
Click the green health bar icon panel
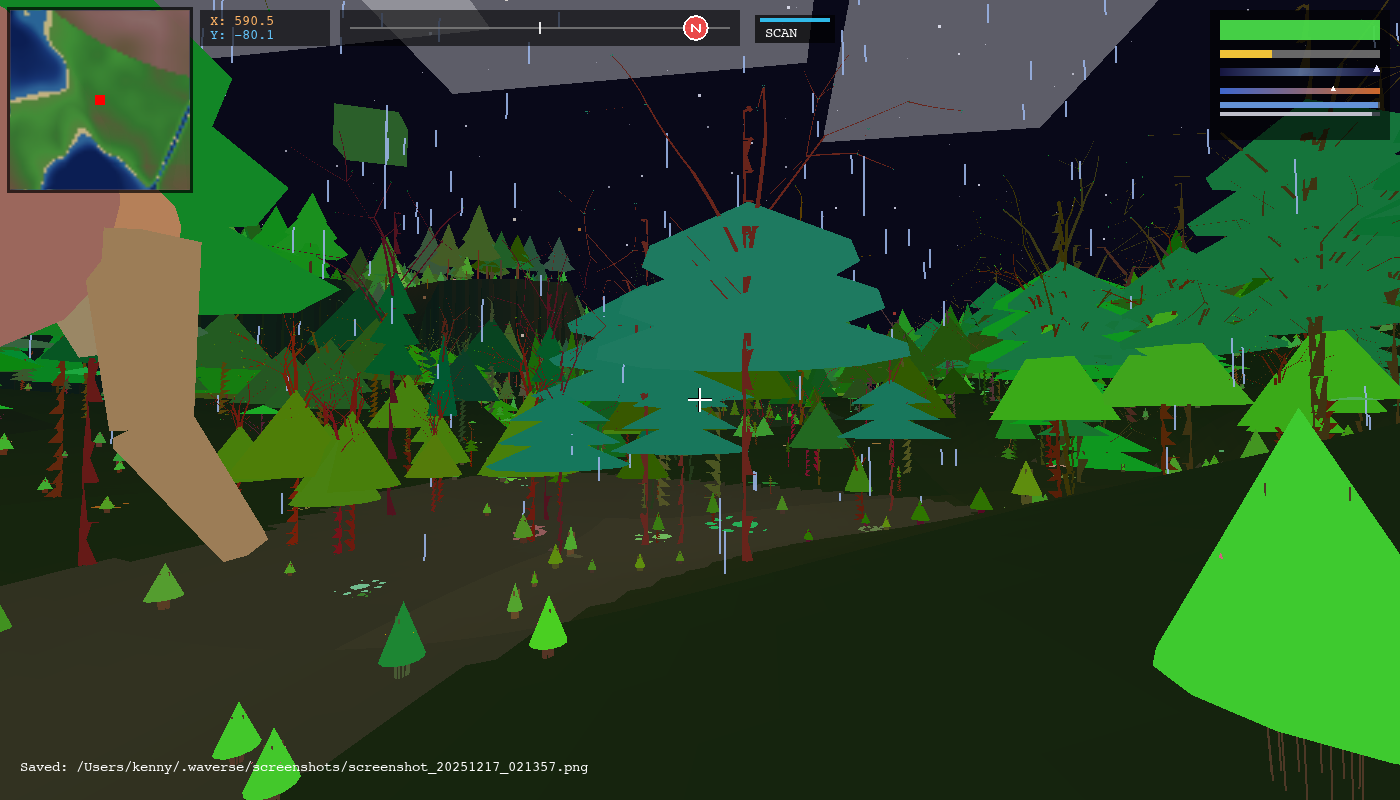coord(1300,30)
